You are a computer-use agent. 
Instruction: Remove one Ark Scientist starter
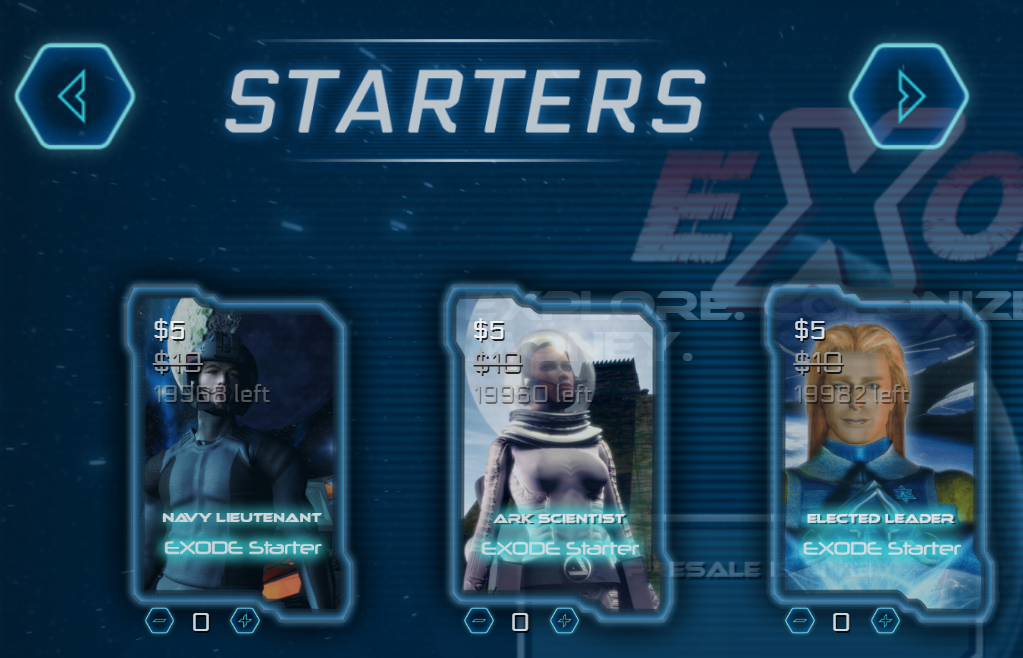480,621
